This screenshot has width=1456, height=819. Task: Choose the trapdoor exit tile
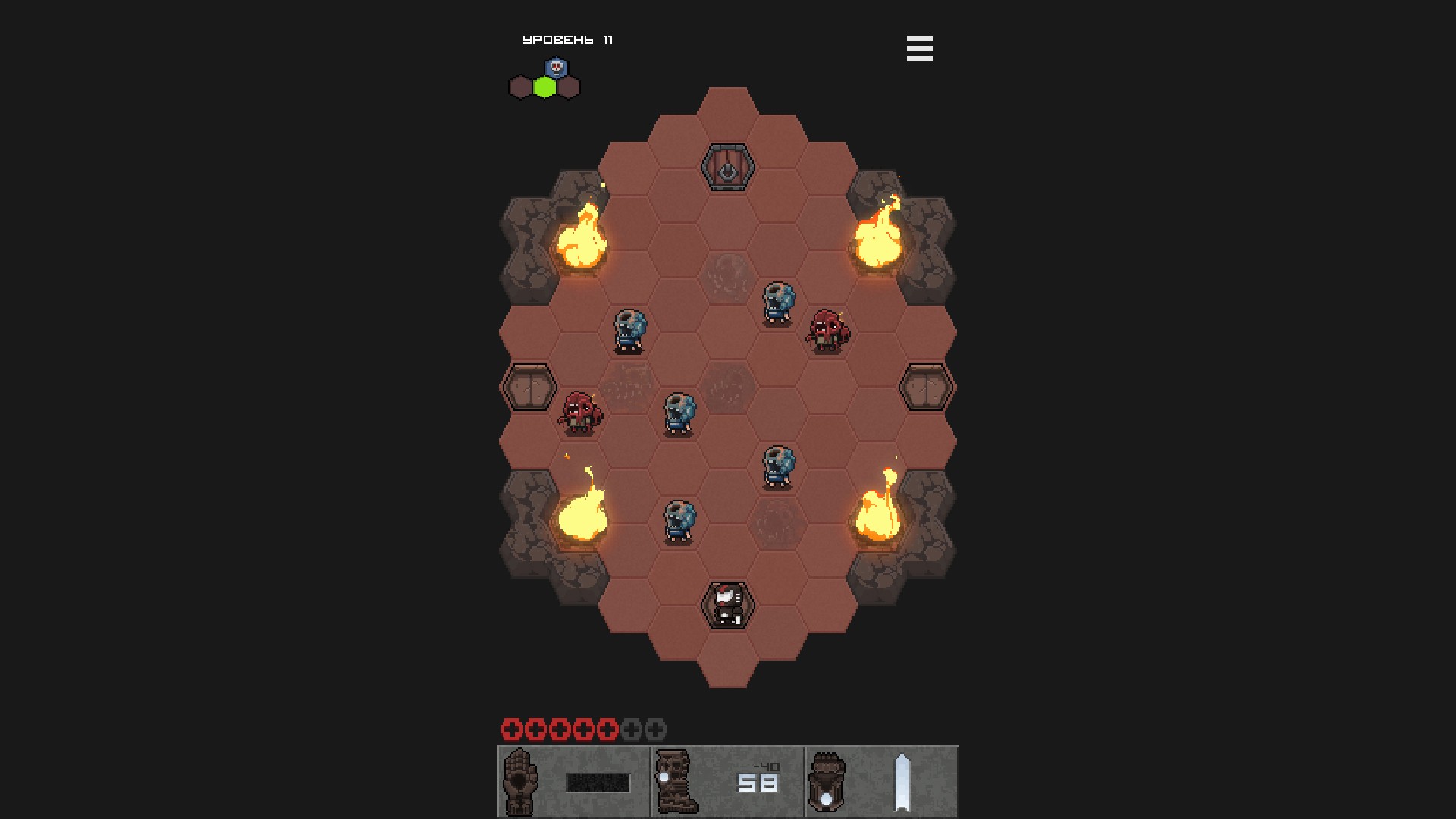(x=727, y=167)
